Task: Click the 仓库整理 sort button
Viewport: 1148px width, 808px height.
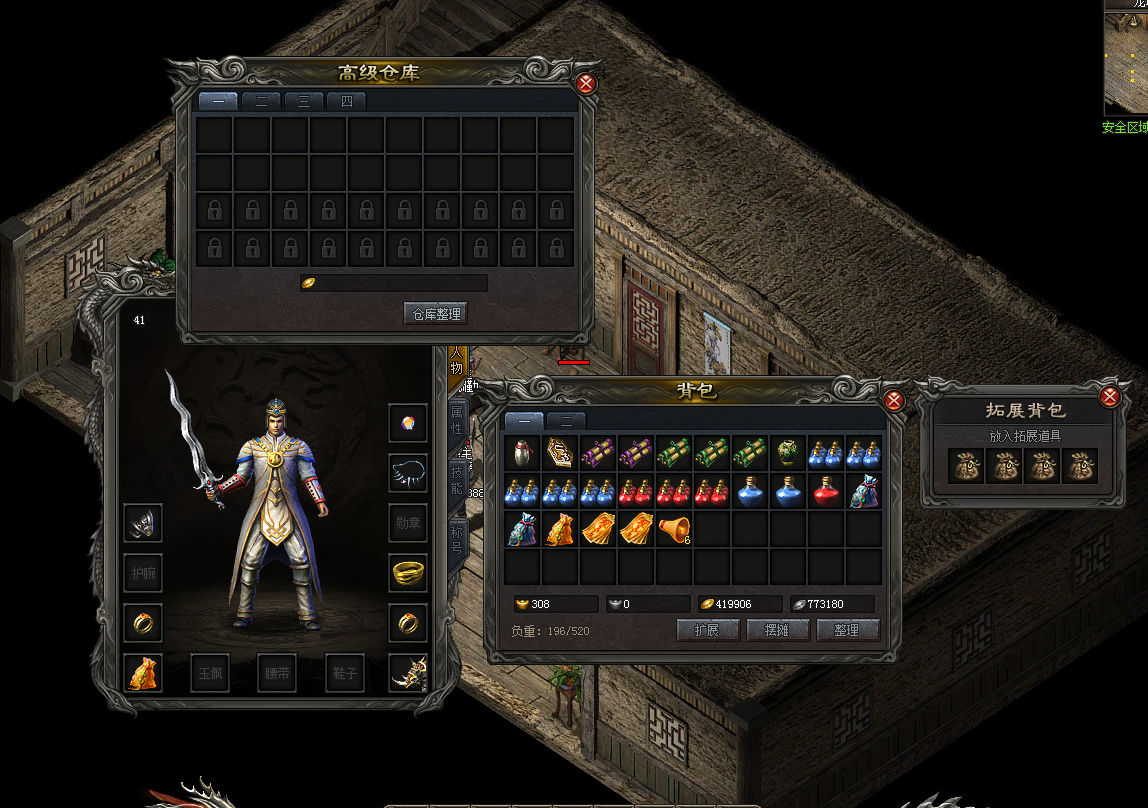Action: pos(435,314)
